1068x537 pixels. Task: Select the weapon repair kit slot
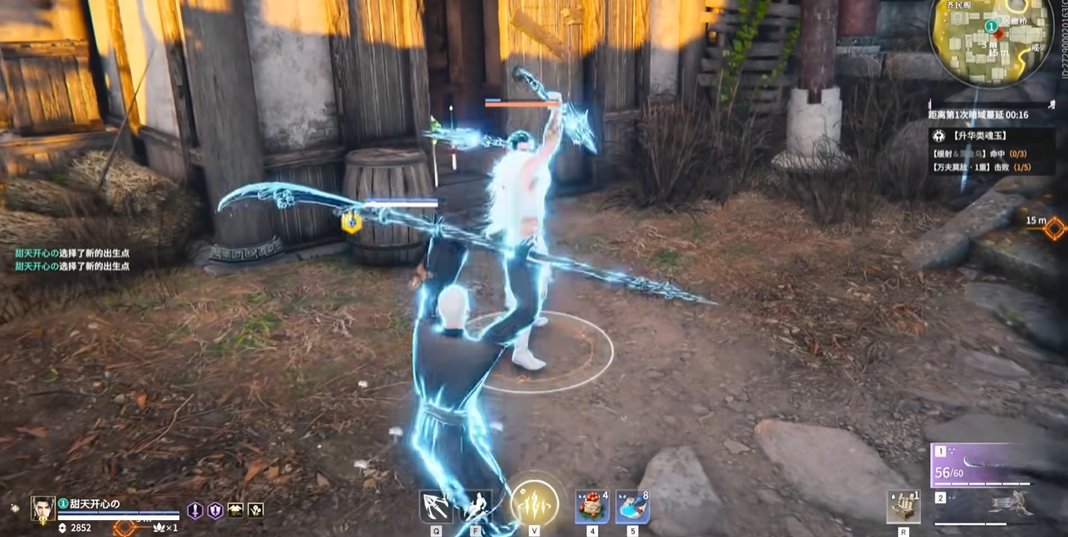(x=903, y=507)
